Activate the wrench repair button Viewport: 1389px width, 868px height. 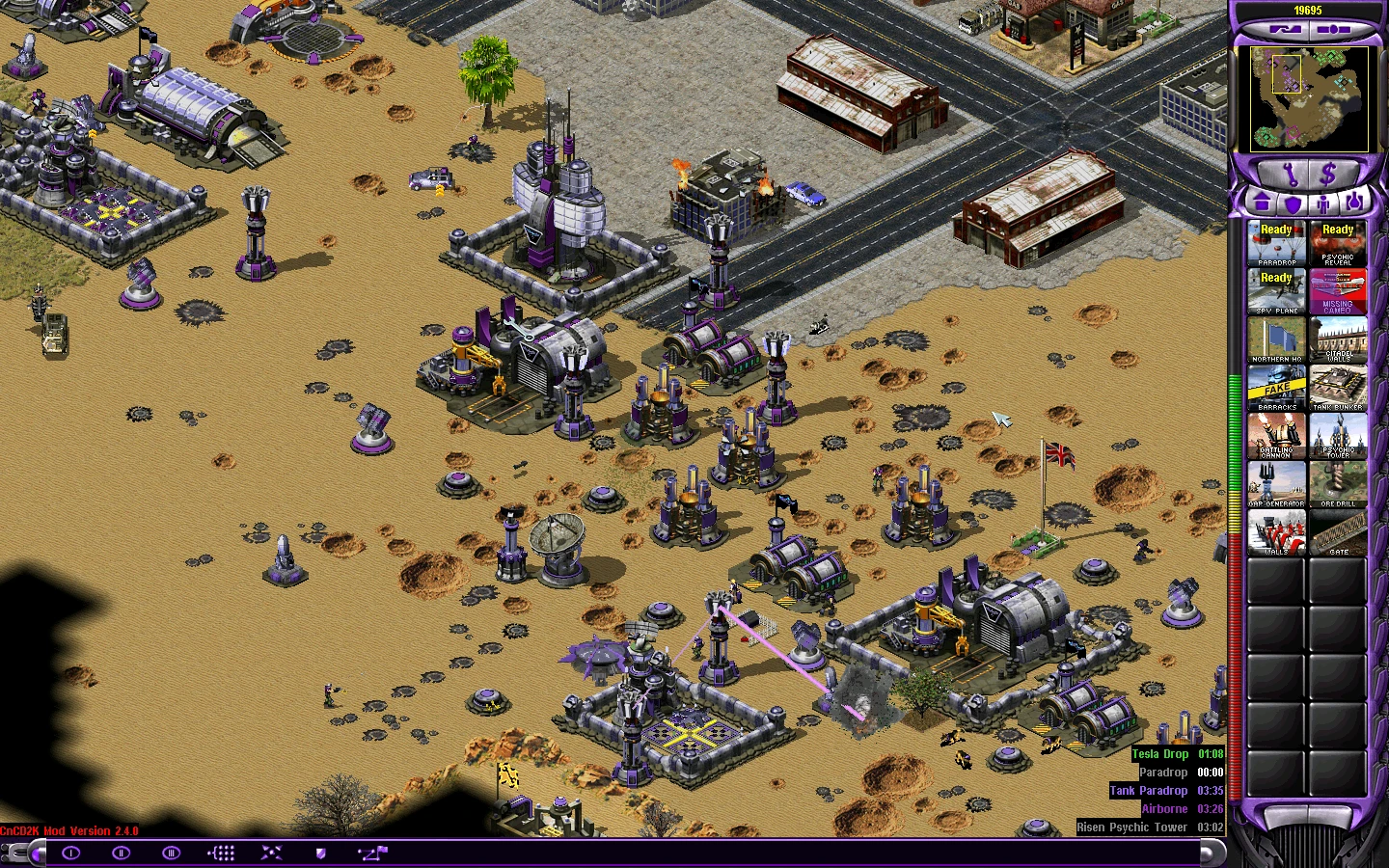click(x=1290, y=175)
